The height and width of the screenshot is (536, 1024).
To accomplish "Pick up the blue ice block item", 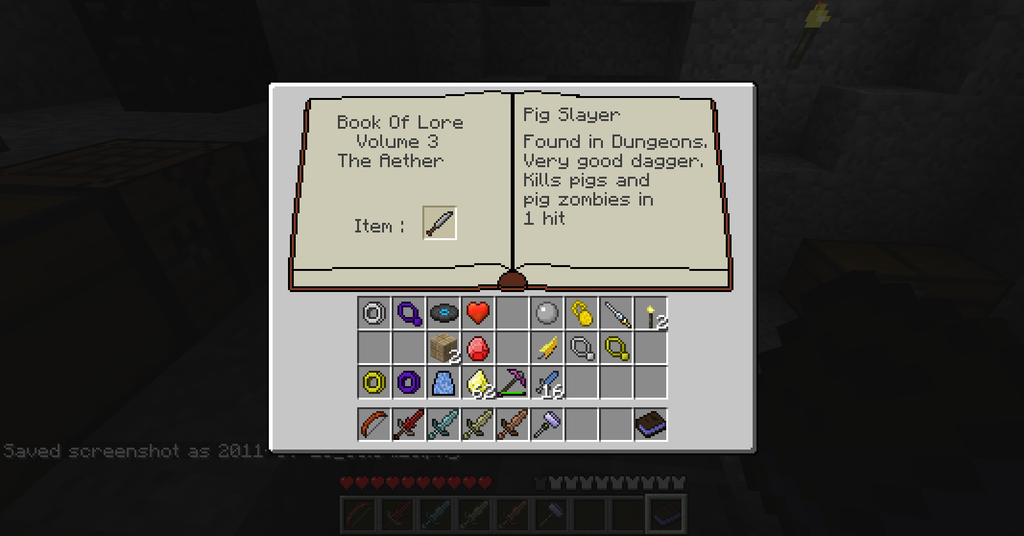I will (x=443, y=382).
